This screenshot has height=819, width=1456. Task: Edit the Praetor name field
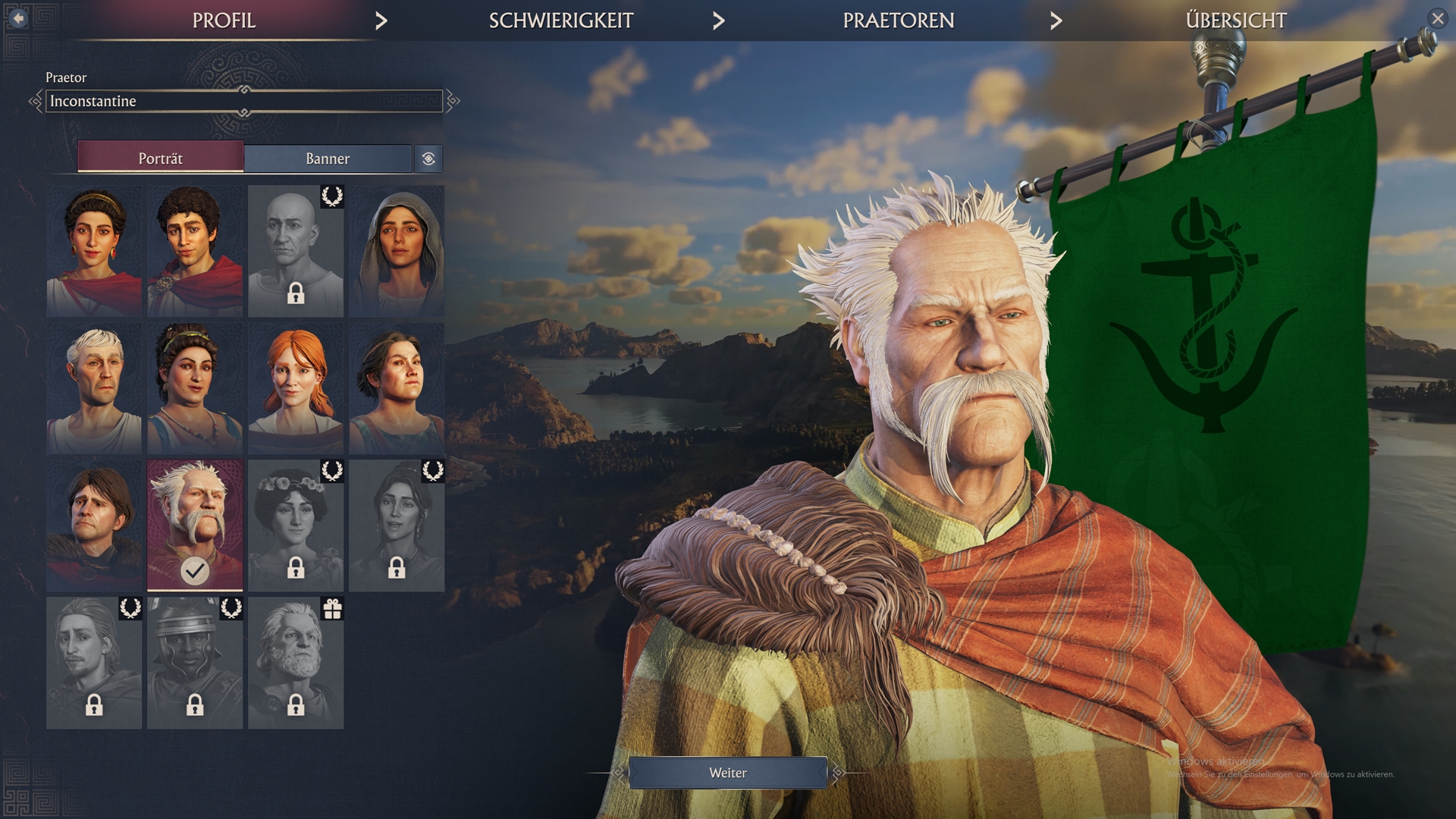pyautogui.click(x=244, y=101)
